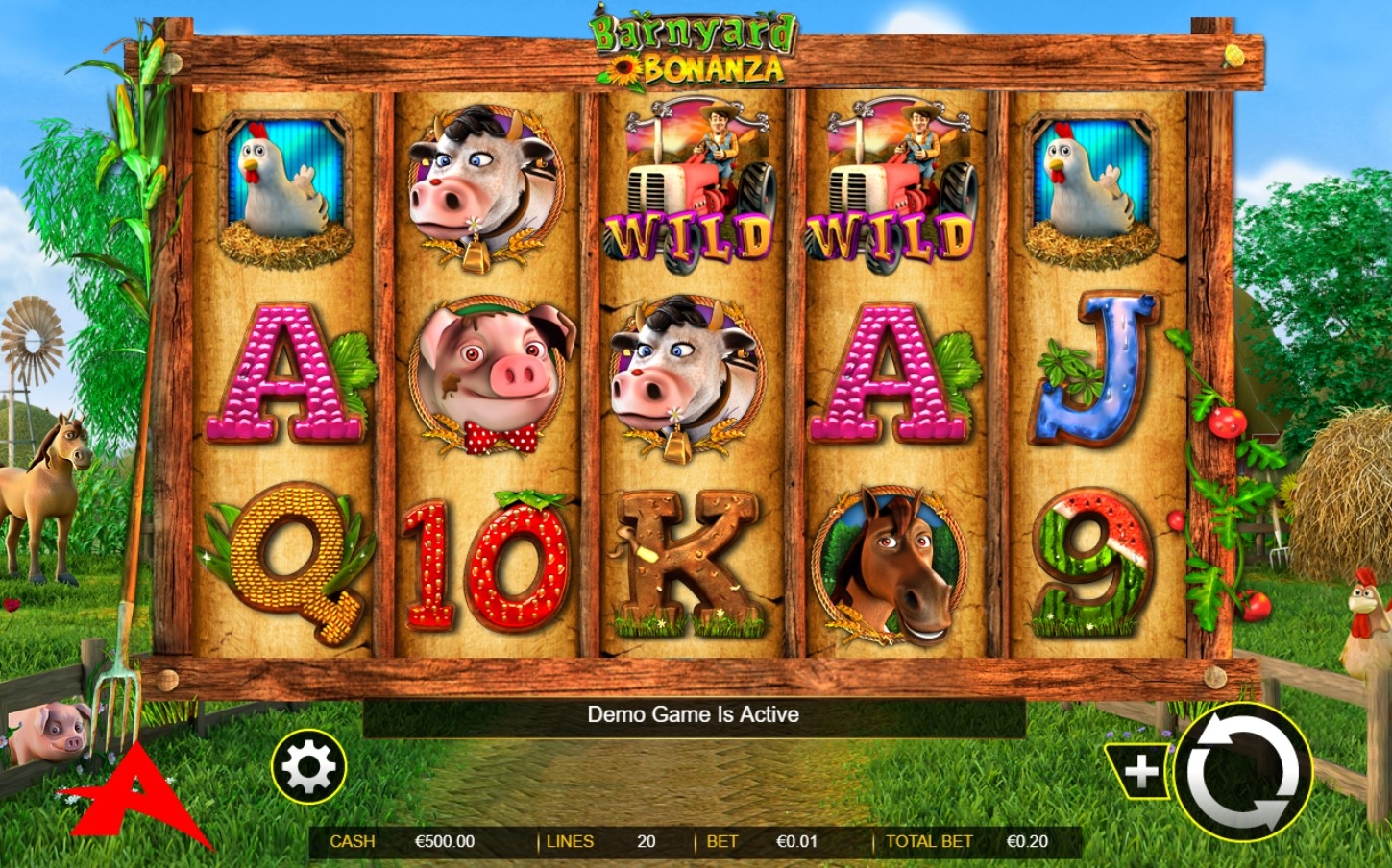Open the settings gear menu
Screen dimensions: 1392x868
coord(308,767)
